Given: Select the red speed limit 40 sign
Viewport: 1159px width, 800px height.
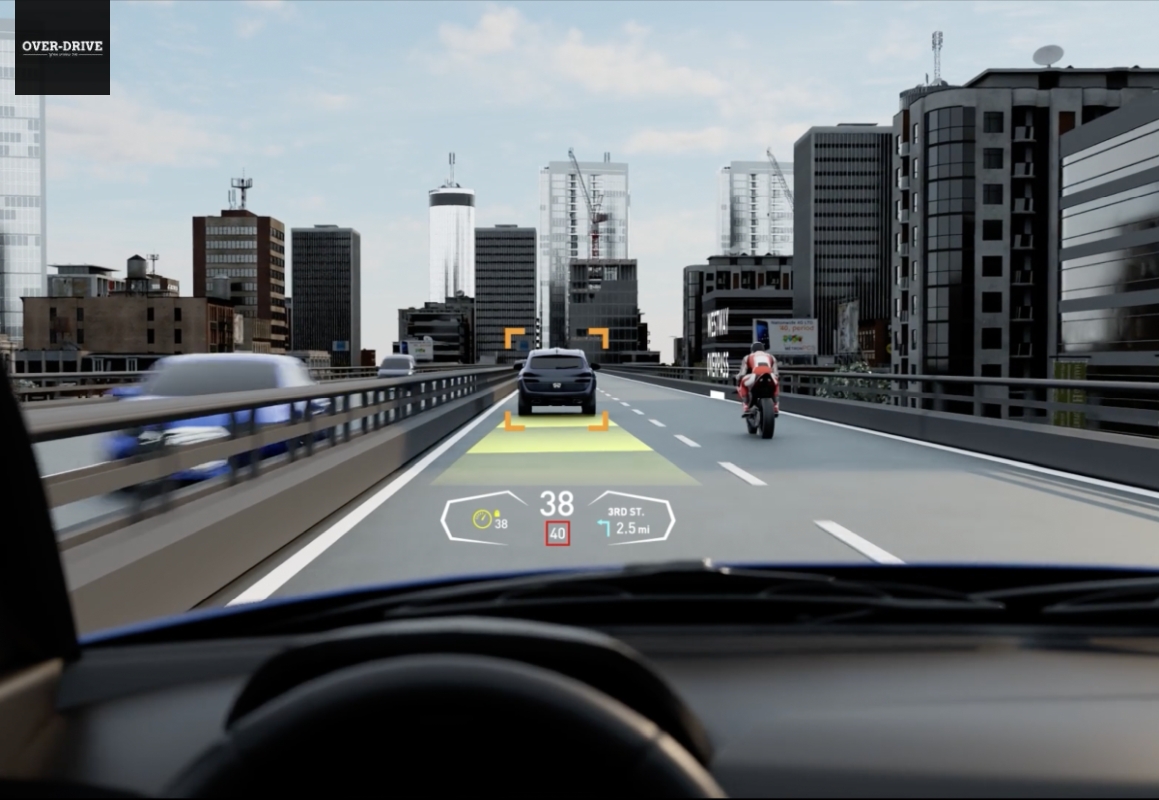Looking at the screenshot, I should click(557, 534).
